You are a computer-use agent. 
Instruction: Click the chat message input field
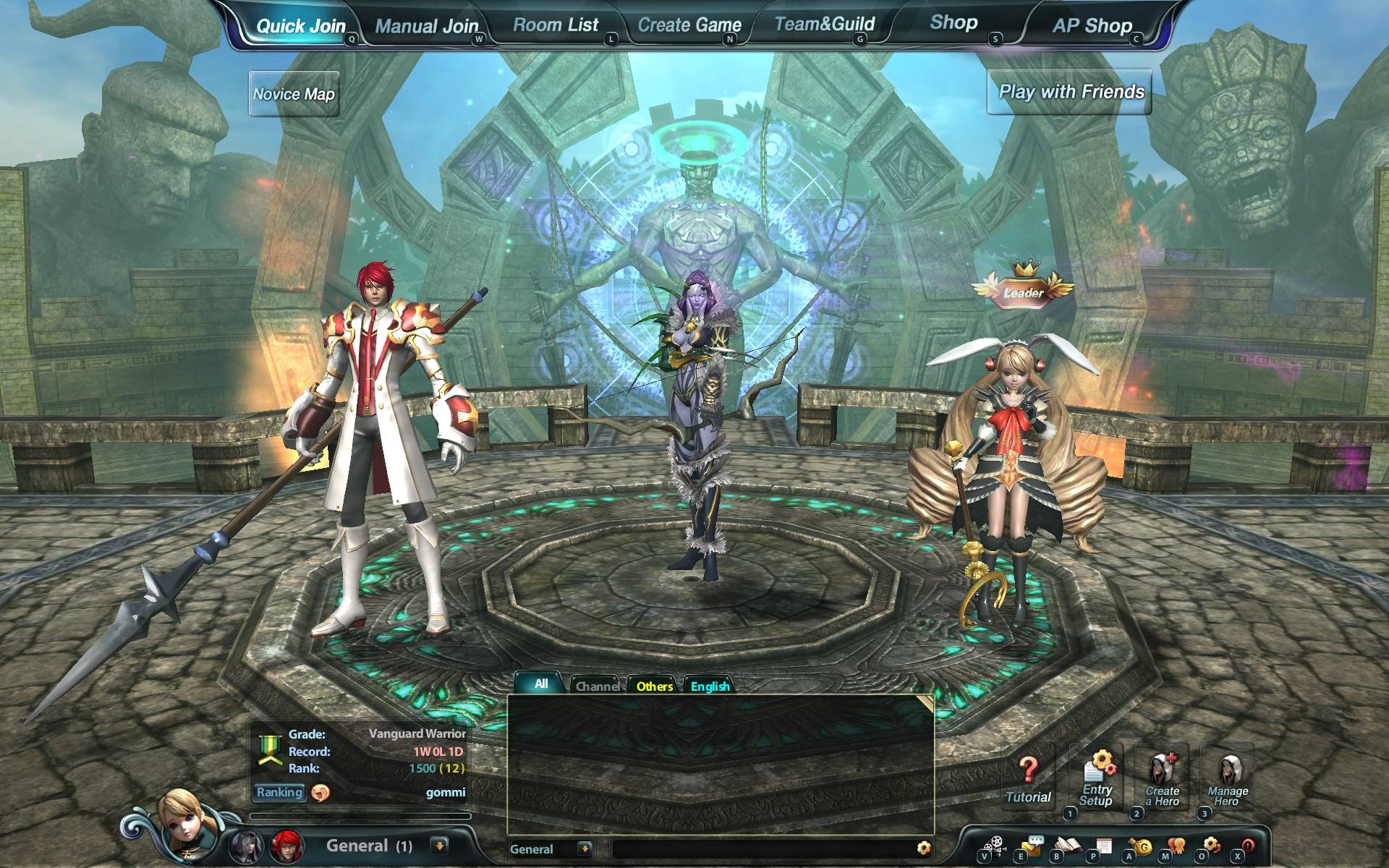[760, 848]
